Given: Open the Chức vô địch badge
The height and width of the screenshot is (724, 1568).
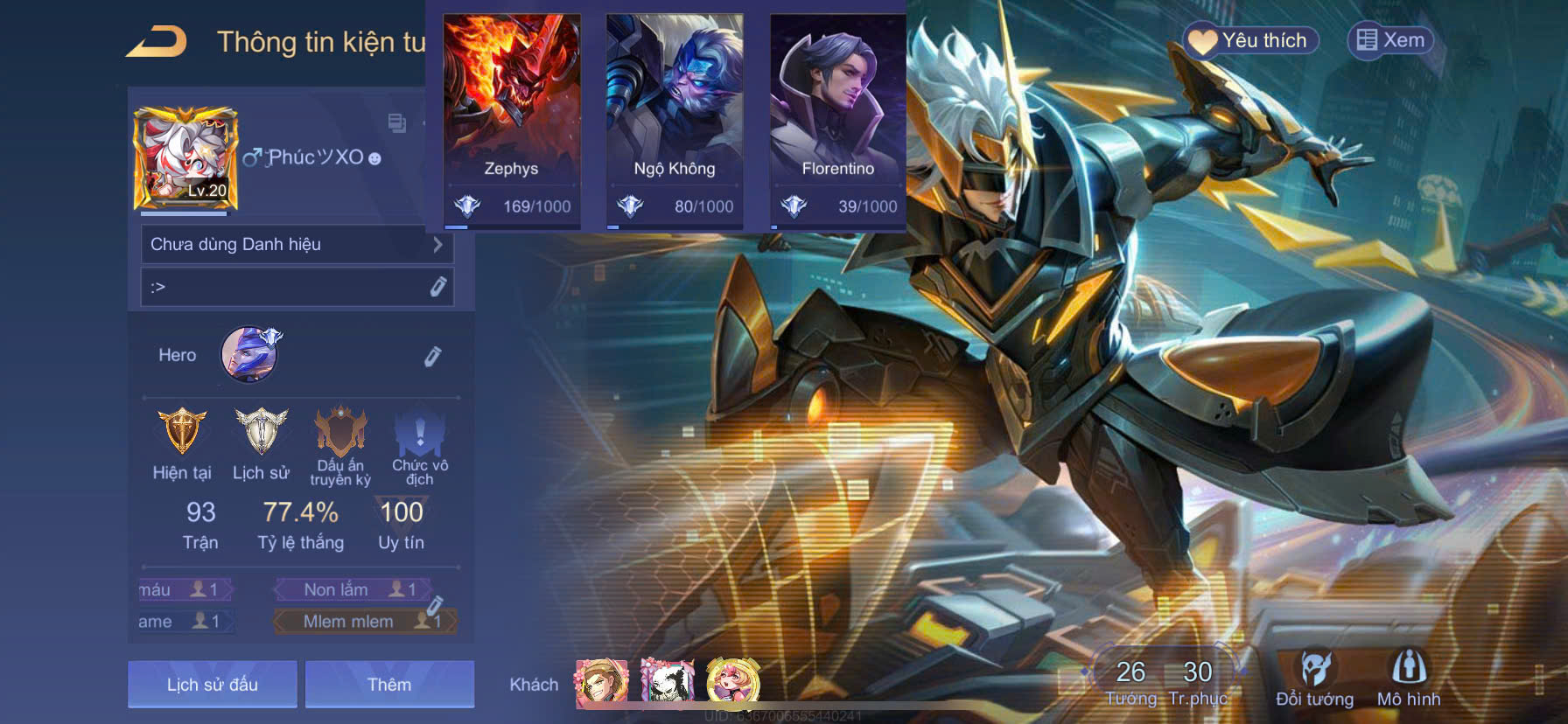Looking at the screenshot, I should coord(420,432).
